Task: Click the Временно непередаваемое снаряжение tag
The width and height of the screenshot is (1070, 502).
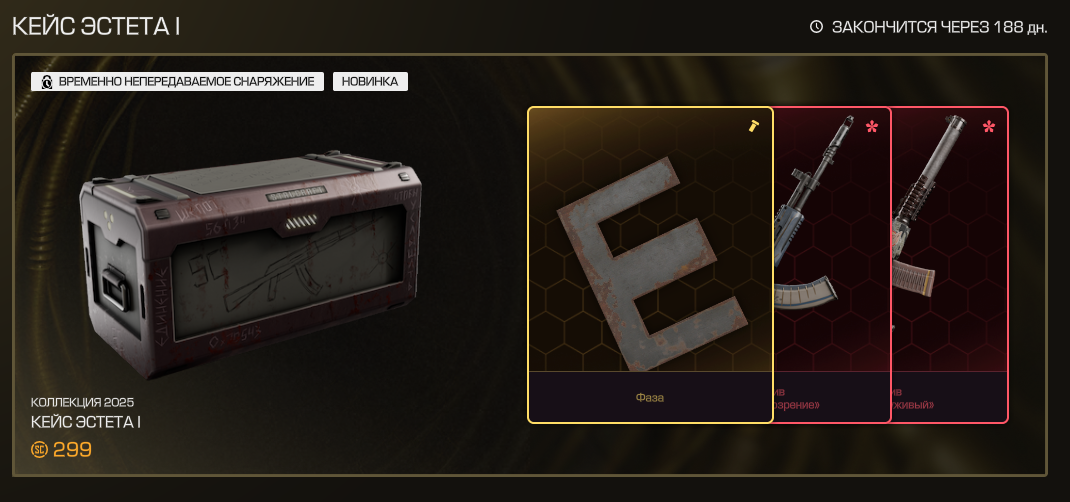Action: [x=177, y=82]
